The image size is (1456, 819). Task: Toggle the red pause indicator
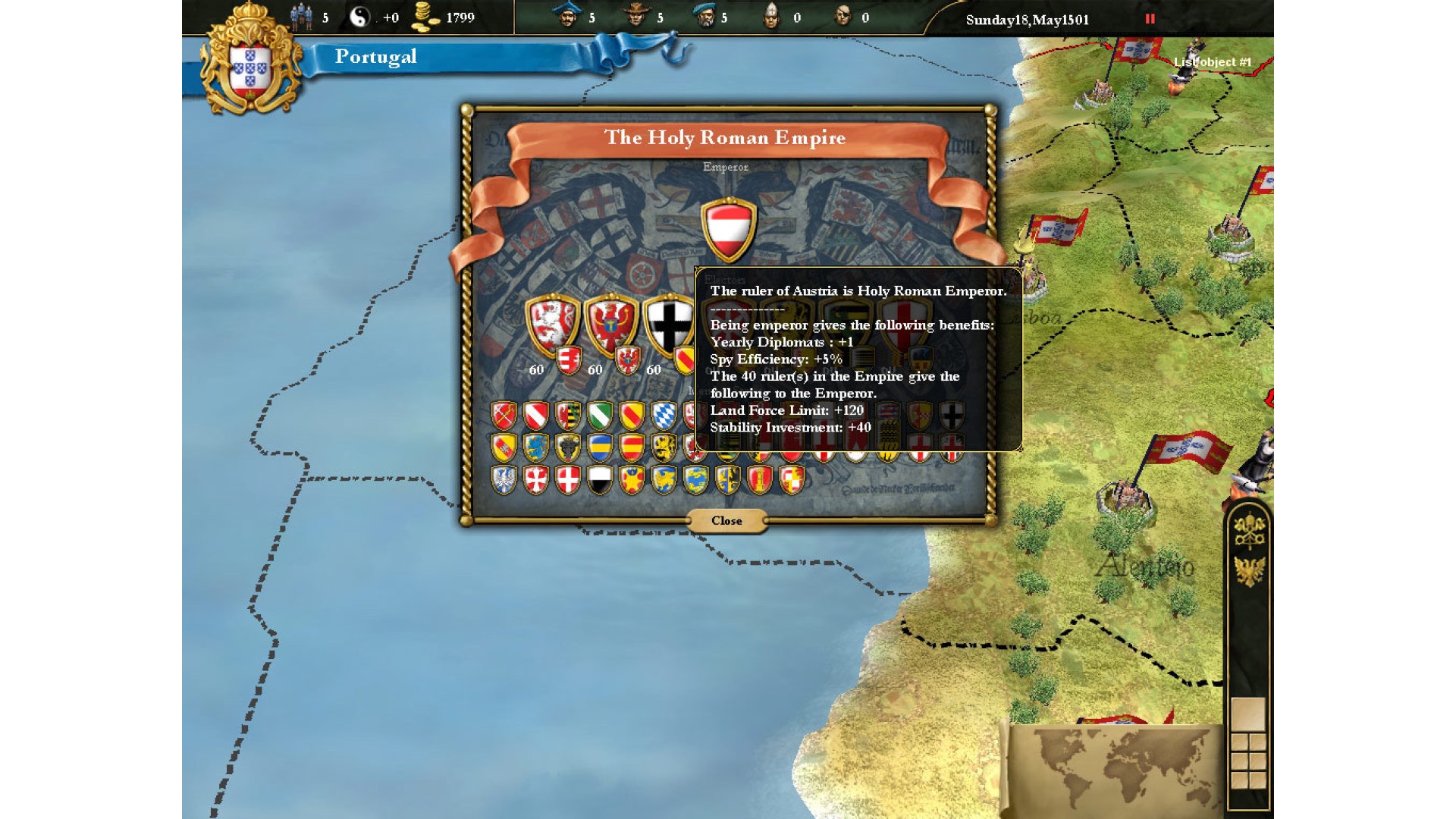(x=1150, y=19)
